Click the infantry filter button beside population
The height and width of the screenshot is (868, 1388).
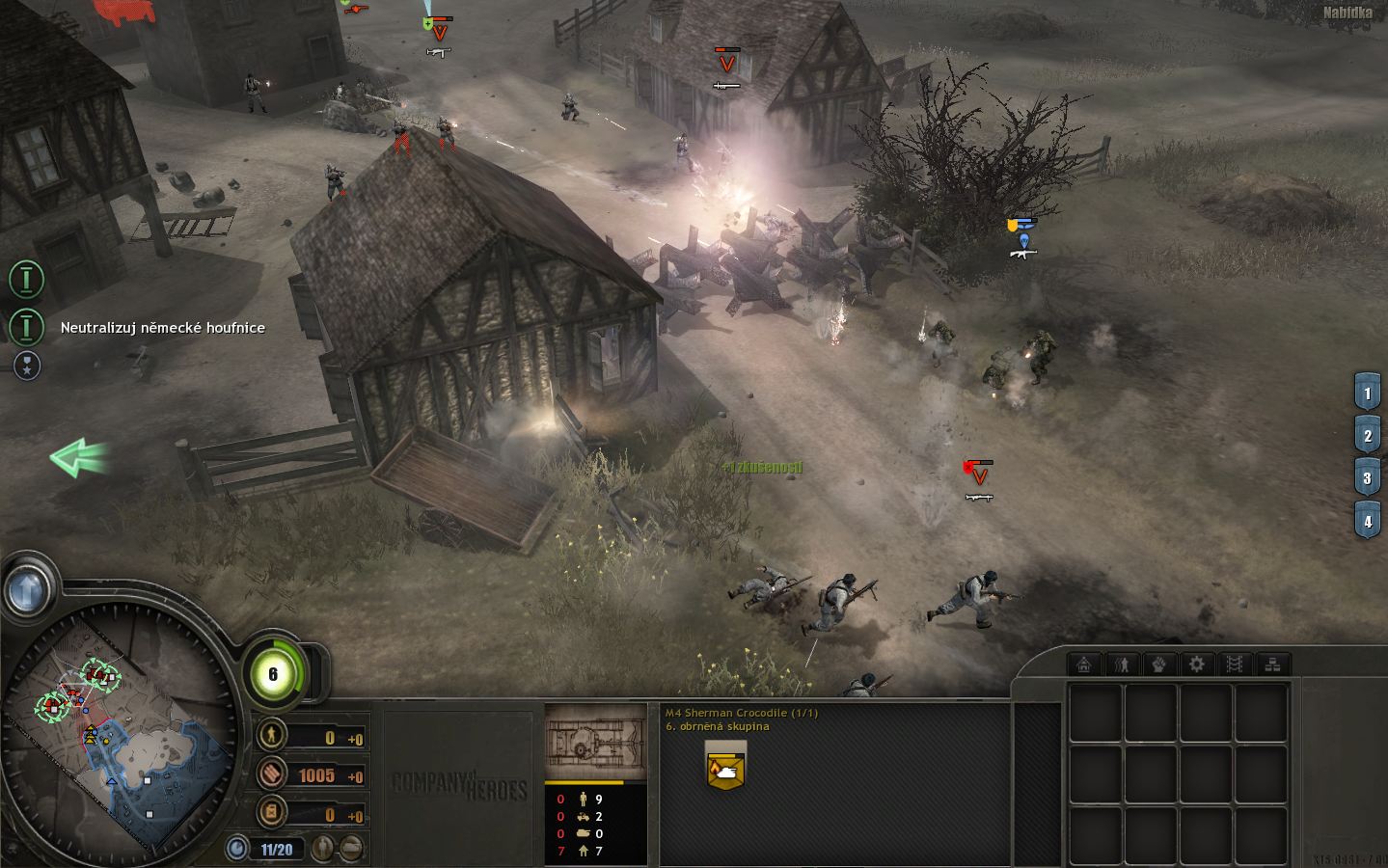324,849
